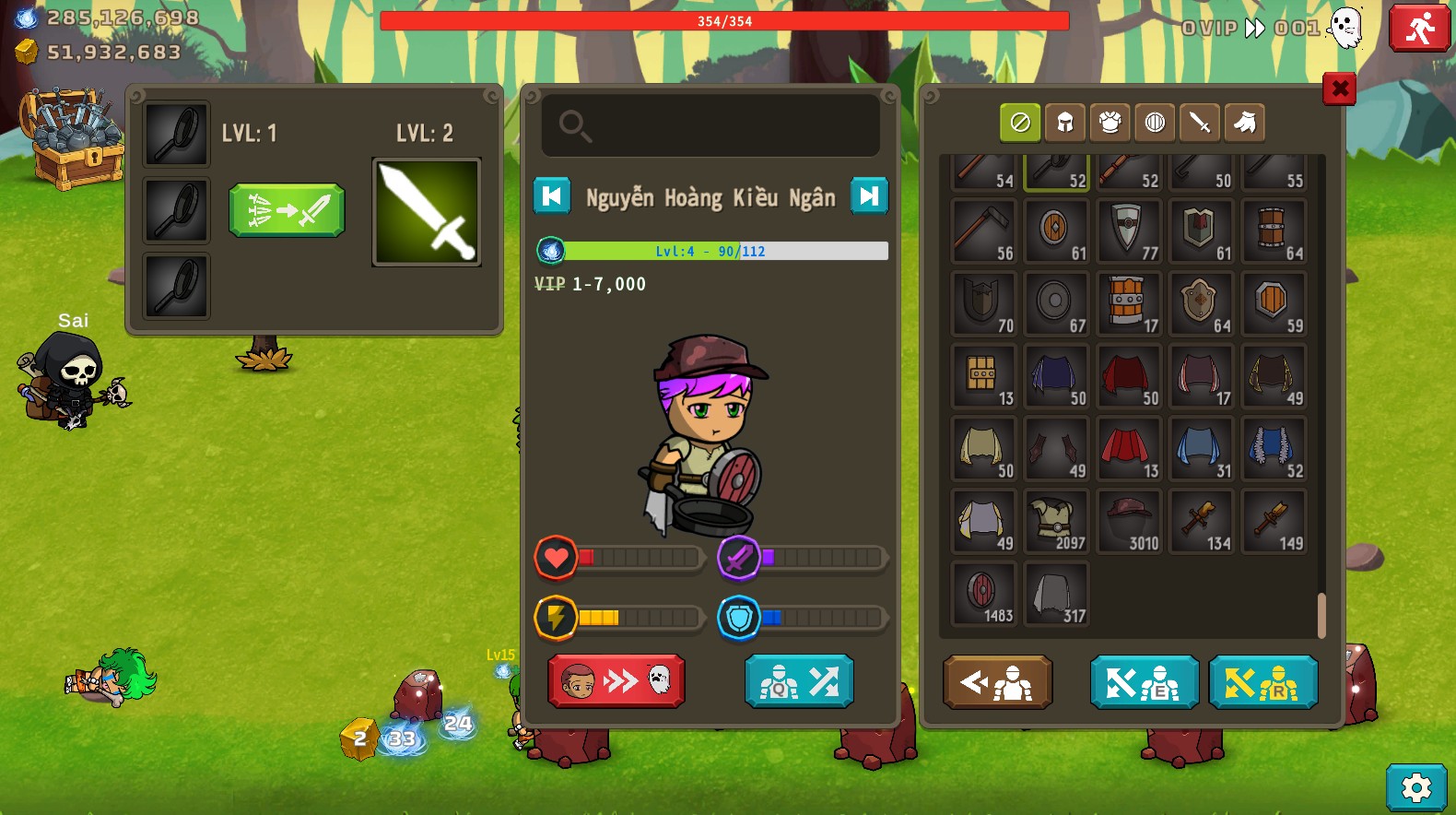Click the red exit running-man button
This screenshot has width=1456, height=815.
tap(1419, 29)
